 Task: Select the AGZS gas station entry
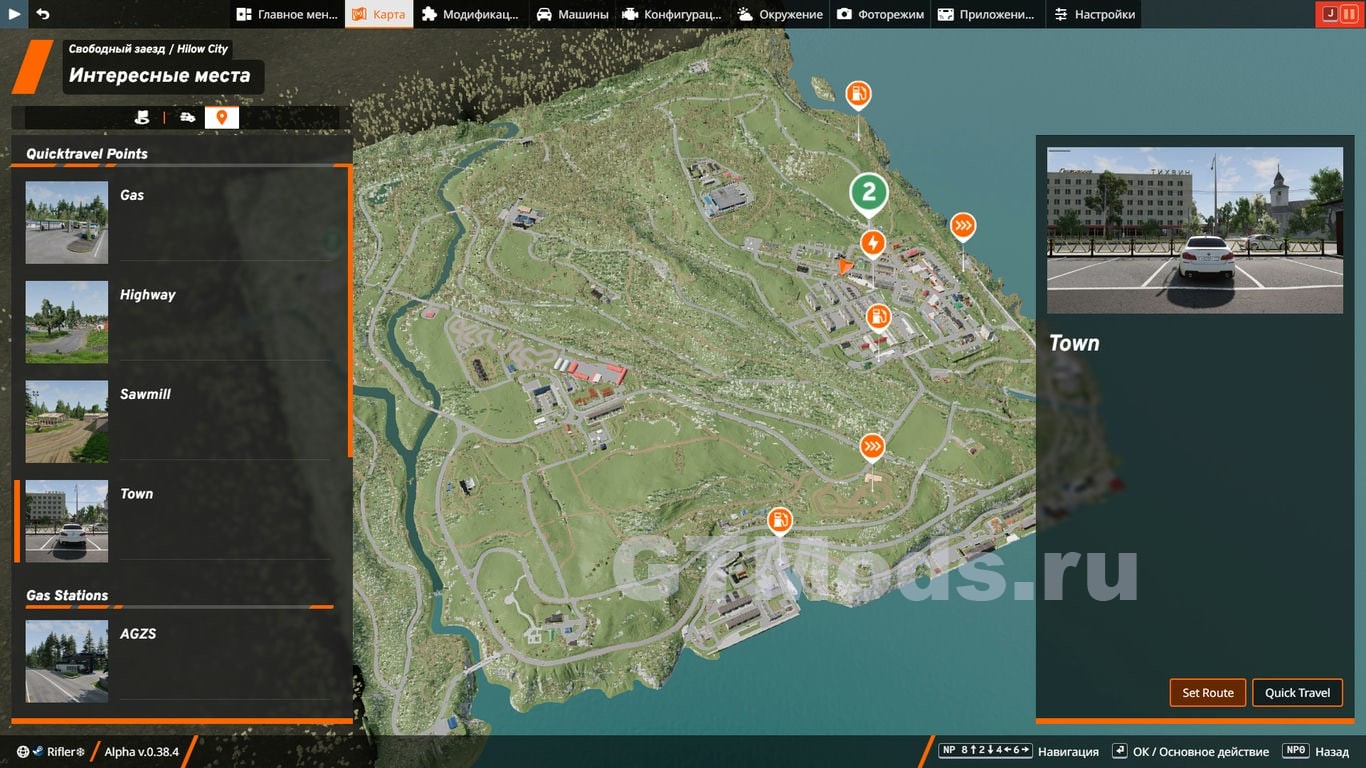tap(178, 660)
